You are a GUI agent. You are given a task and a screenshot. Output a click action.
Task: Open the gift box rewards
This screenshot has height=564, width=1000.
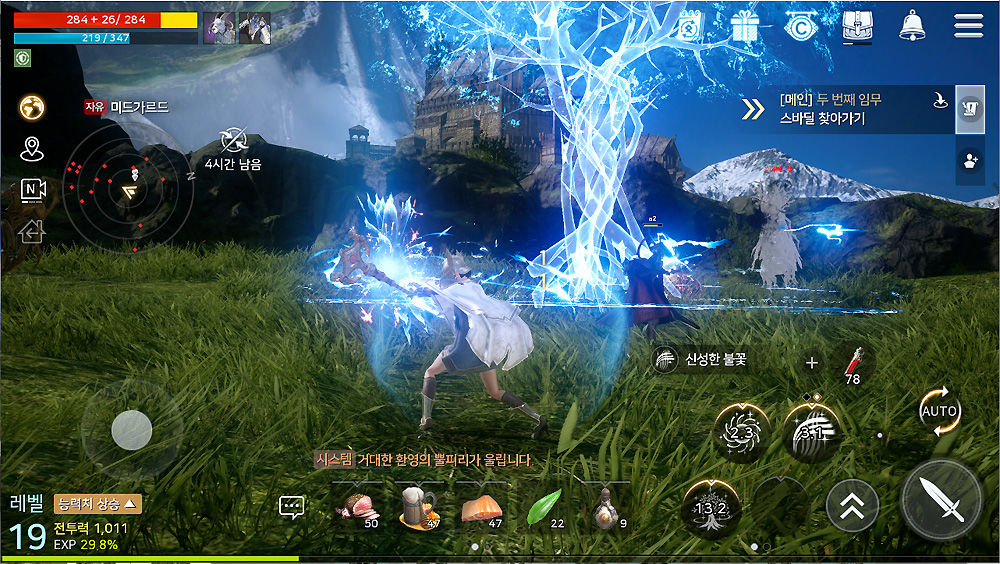(x=745, y=25)
